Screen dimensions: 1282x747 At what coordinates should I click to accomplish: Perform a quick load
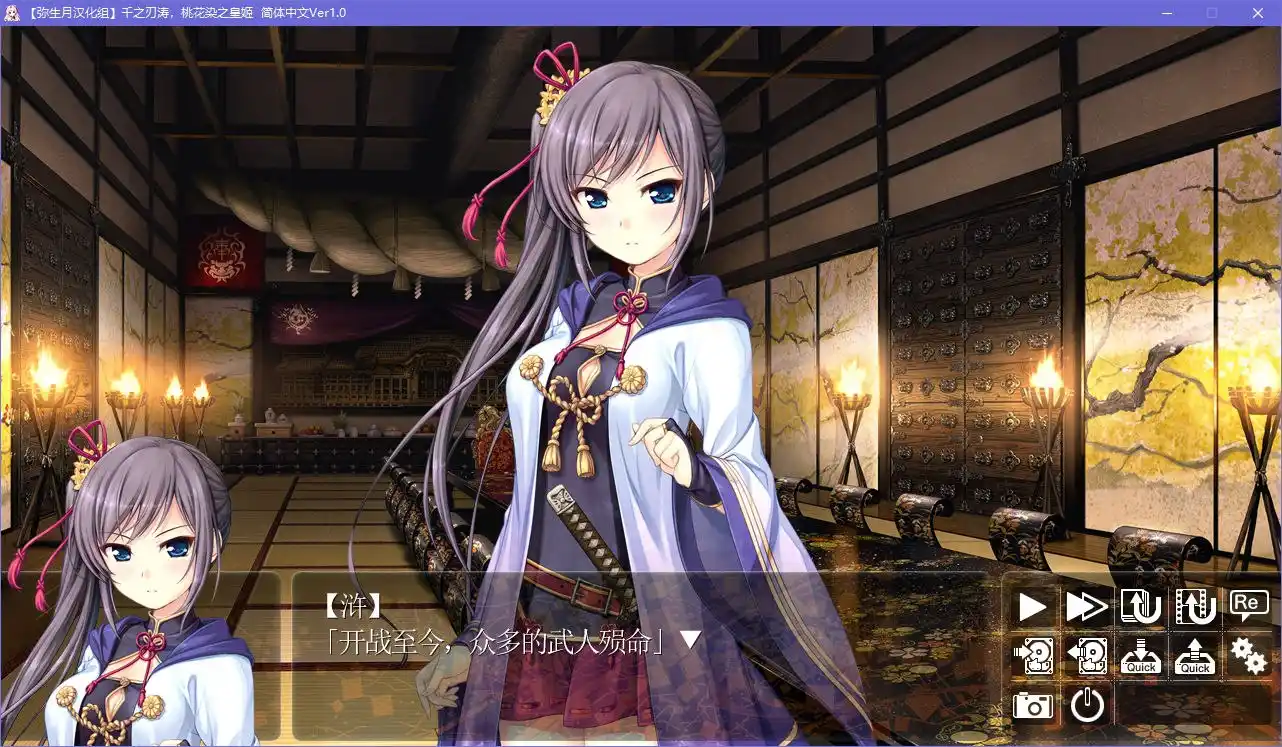point(1194,656)
